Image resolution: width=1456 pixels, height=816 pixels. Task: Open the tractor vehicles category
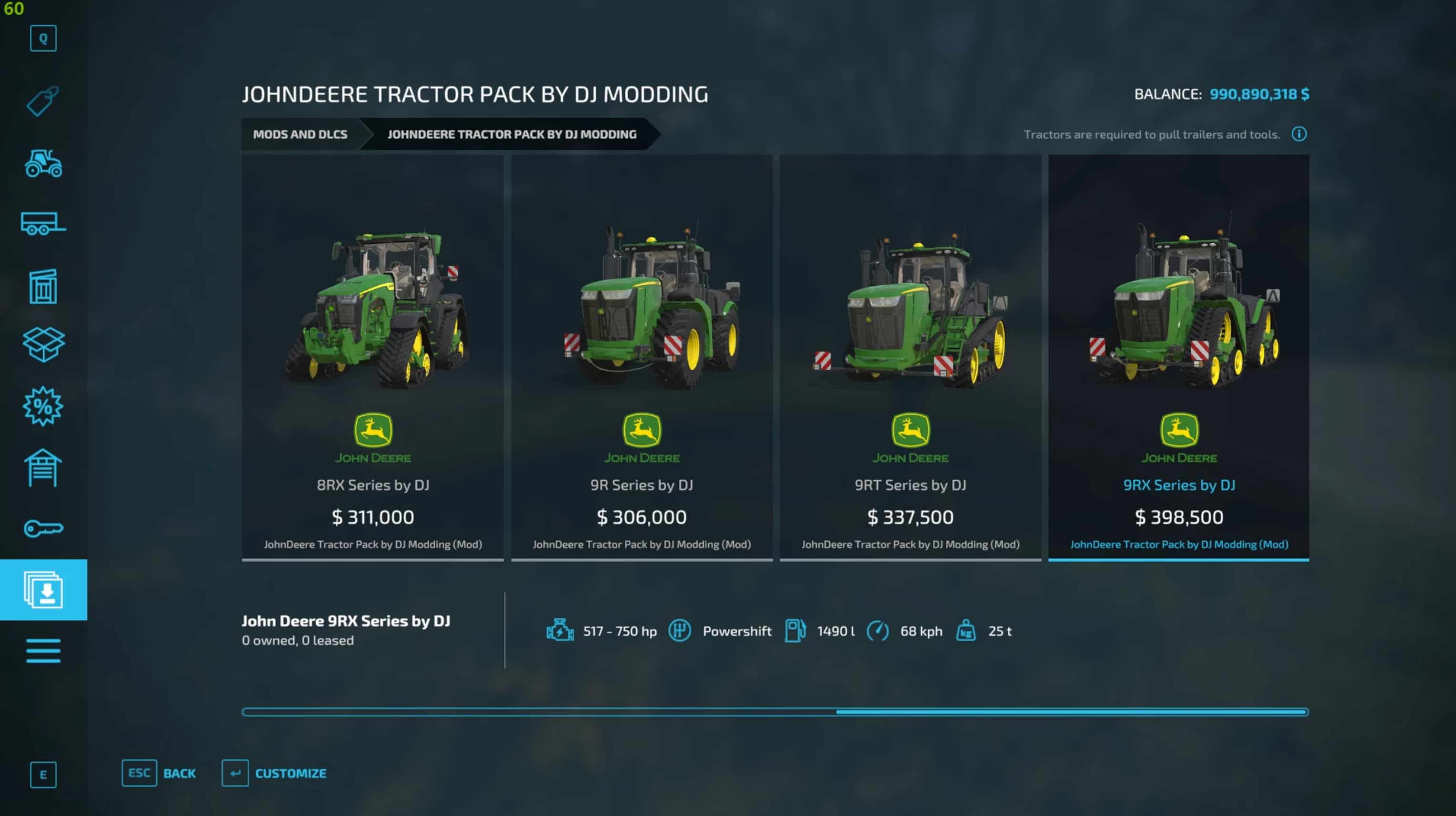[43, 163]
